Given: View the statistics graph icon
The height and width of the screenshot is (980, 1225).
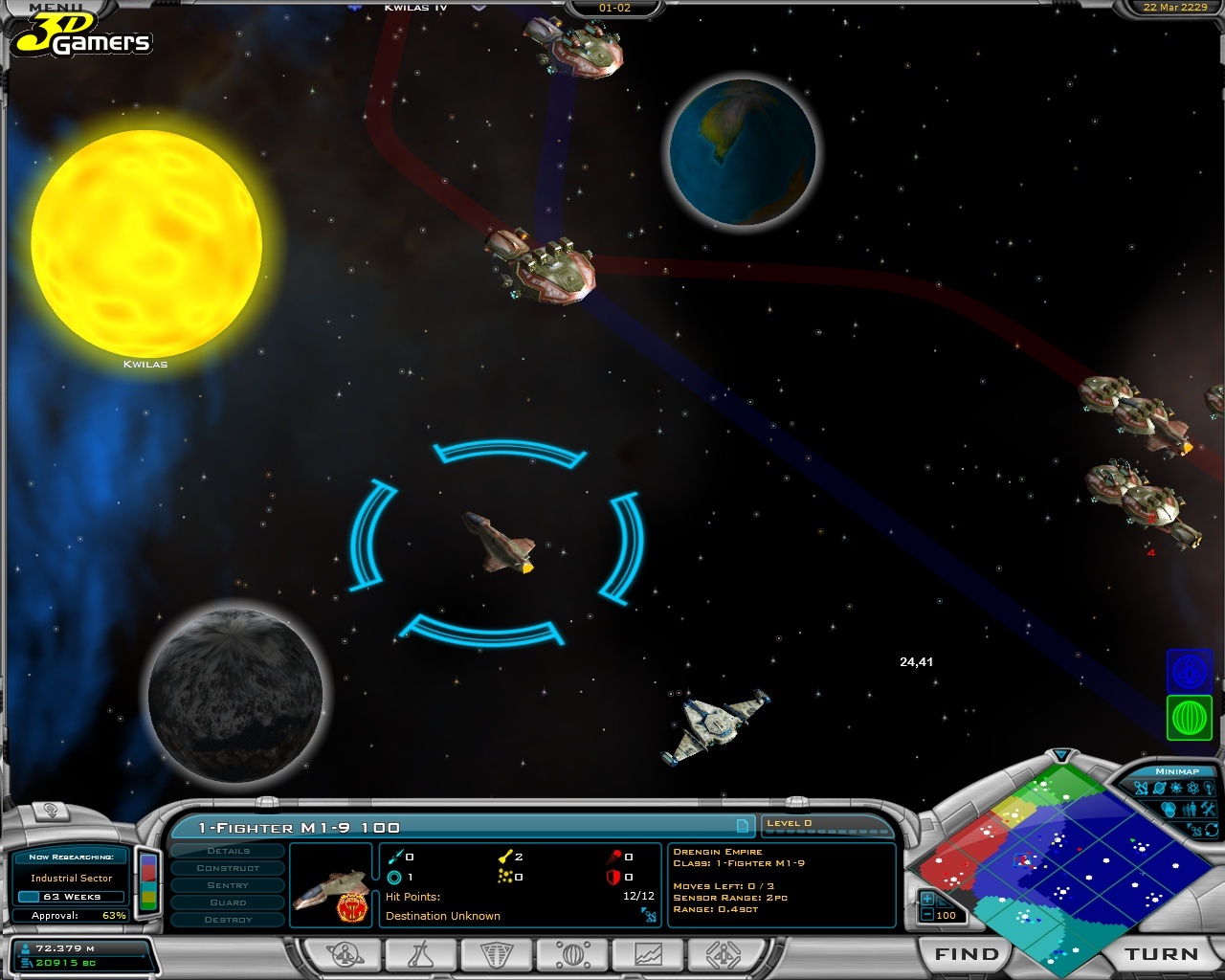Looking at the screenshot, I should click(x=647, y=954).
